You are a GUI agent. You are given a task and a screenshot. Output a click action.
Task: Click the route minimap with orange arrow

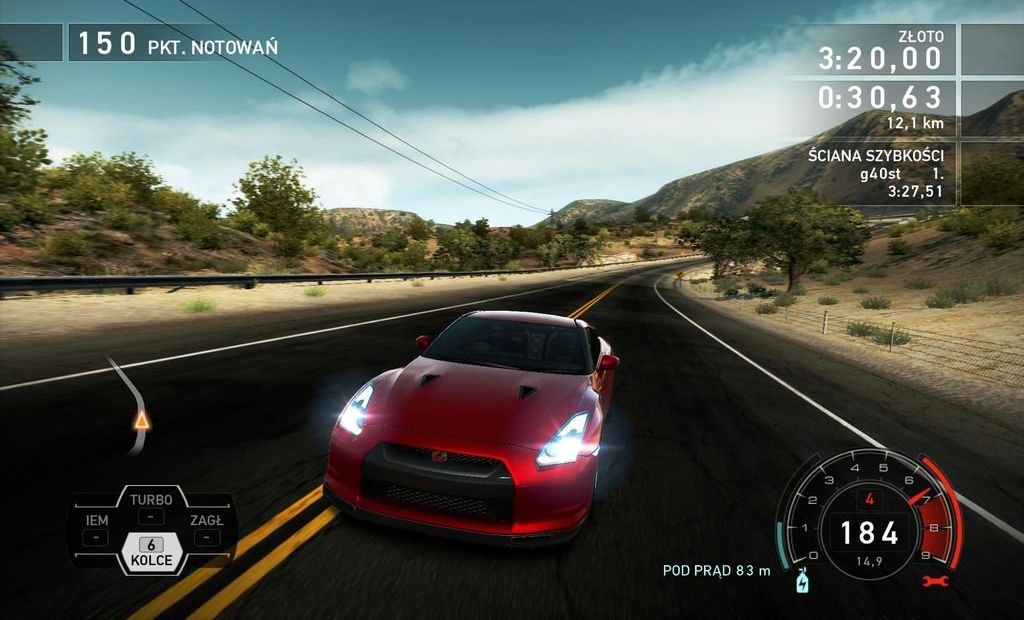pos(135,407)
